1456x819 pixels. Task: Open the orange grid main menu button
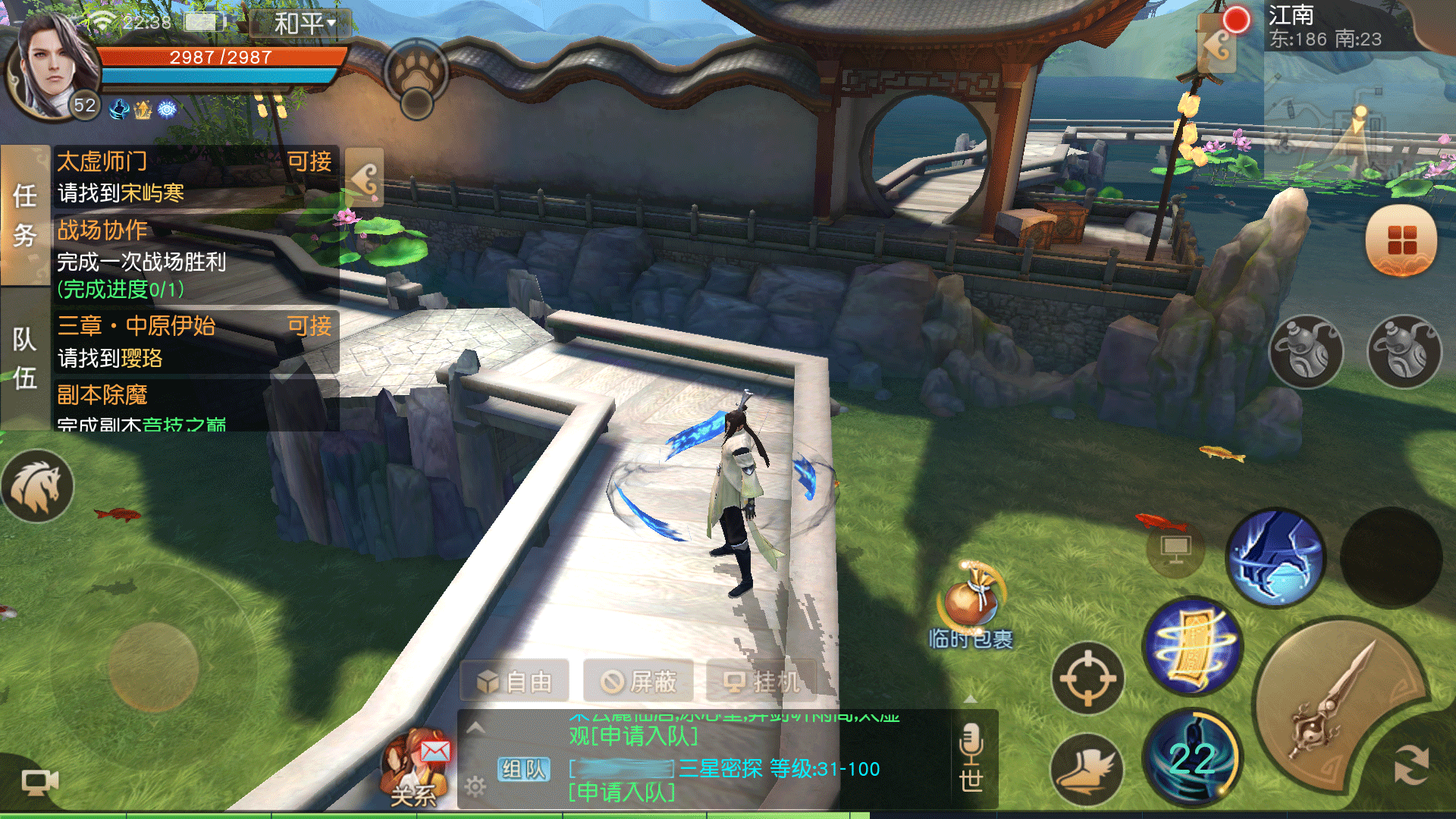tap(1401, 240)
